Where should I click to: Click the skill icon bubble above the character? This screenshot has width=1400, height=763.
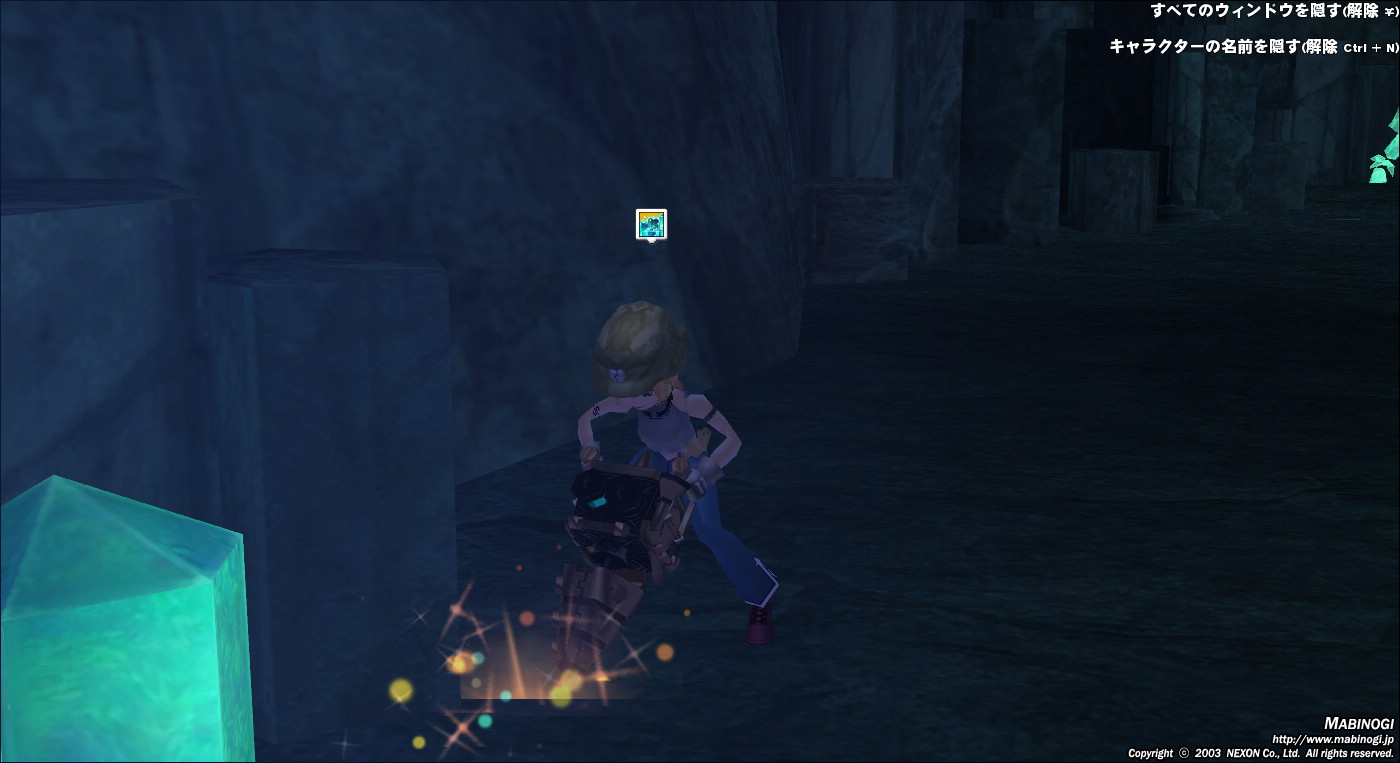[651, 224]
